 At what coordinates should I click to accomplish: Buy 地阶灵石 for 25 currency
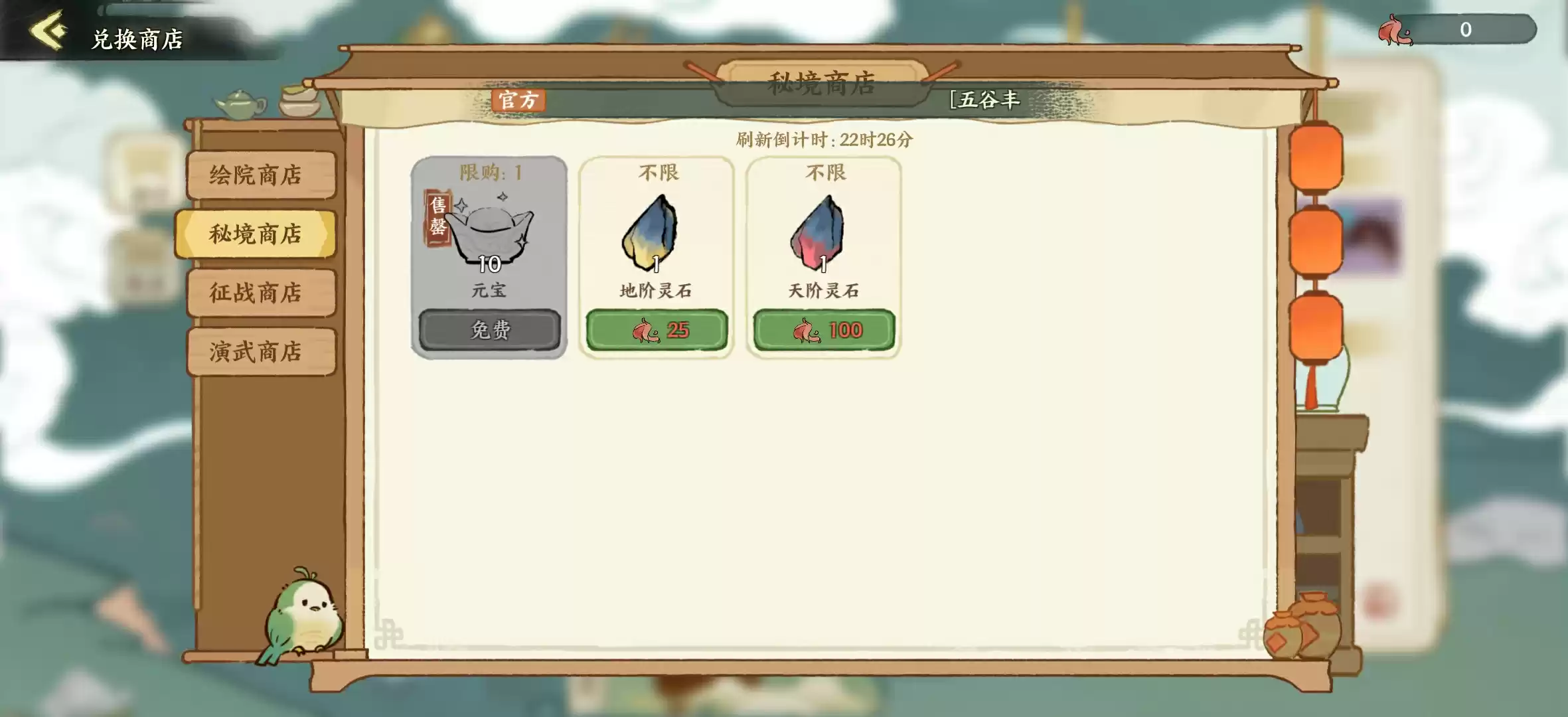coord(656,330)
